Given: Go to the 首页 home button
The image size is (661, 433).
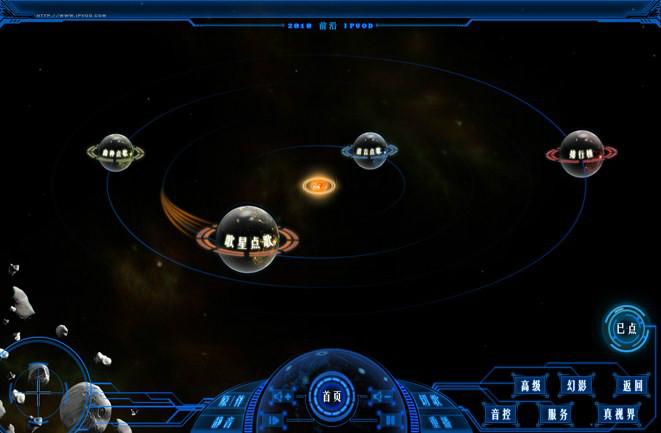Looking at the screenshot, I should point(331,395).
